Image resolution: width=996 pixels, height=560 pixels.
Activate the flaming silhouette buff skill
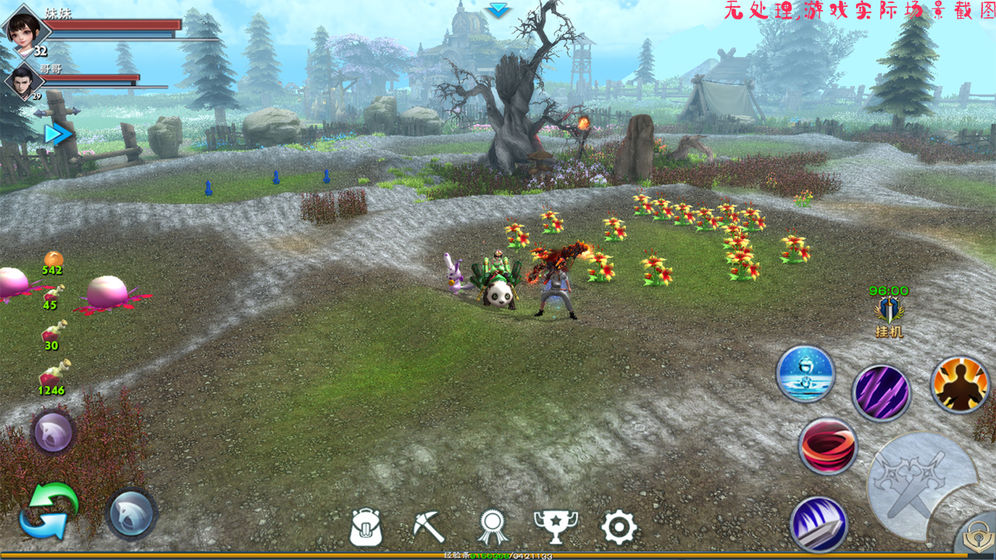pyautogui.click(x=960, y=384)
